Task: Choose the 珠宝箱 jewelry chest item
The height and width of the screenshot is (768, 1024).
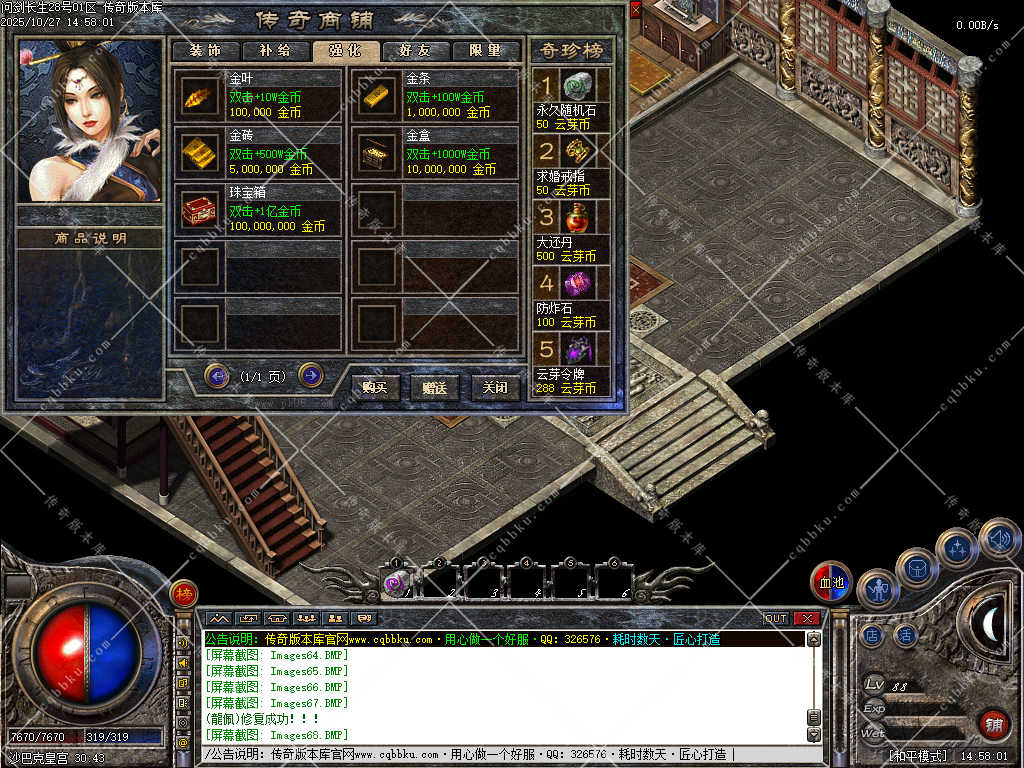Action: (x=199, y=210)
